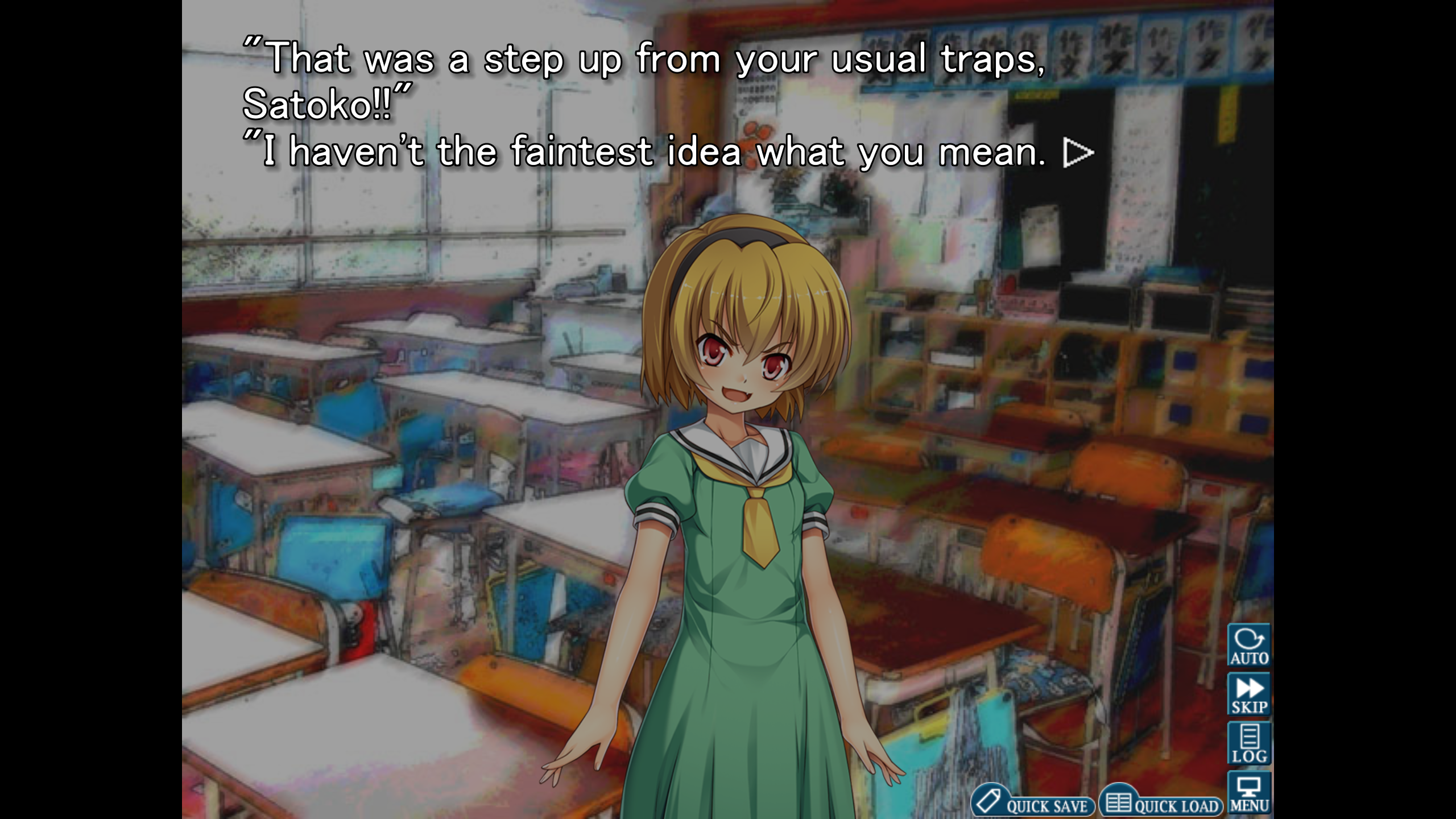The width and height of the screenshot is (1456, 819).
Task: Open the dialogue Log
Action: click(1249, 743)
